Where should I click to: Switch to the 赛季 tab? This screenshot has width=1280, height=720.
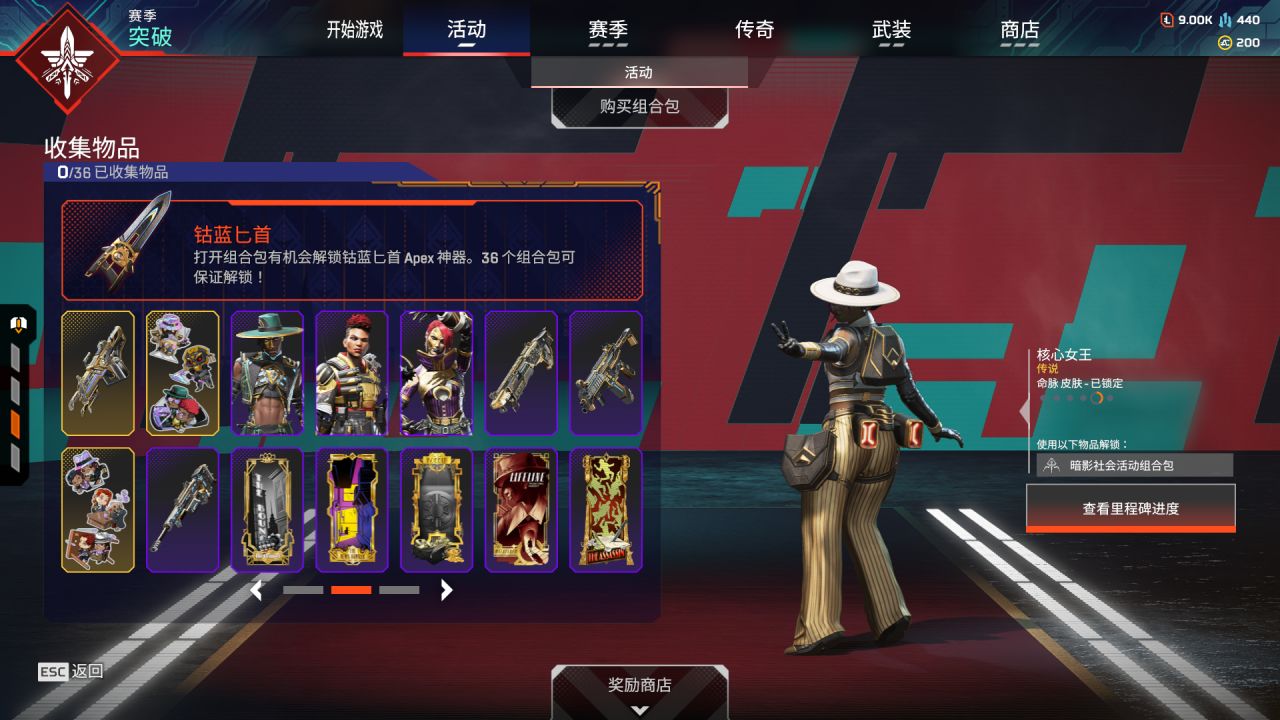(x=608, y=30)
